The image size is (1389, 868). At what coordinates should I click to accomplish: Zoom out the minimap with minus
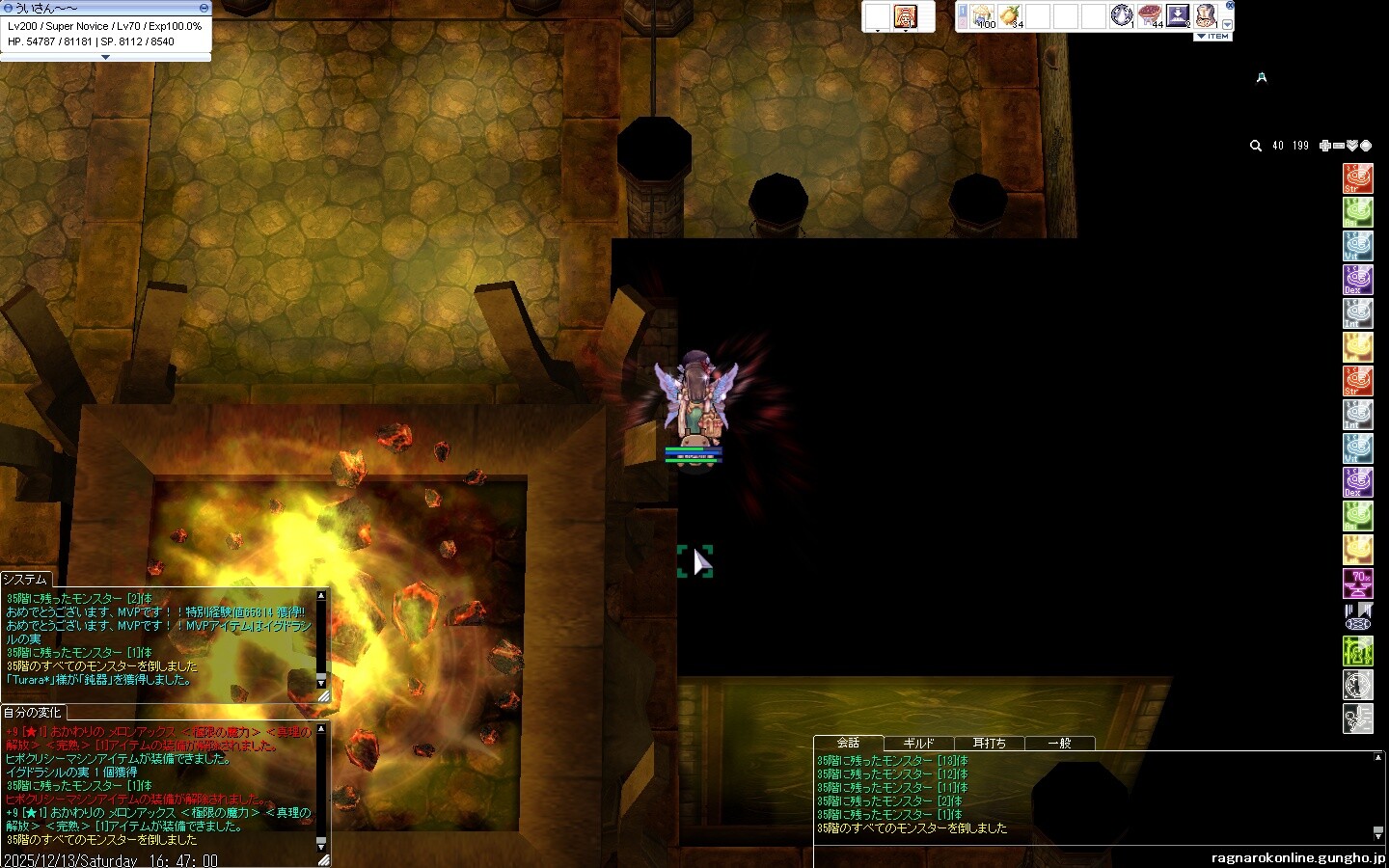pos(1339,146)
